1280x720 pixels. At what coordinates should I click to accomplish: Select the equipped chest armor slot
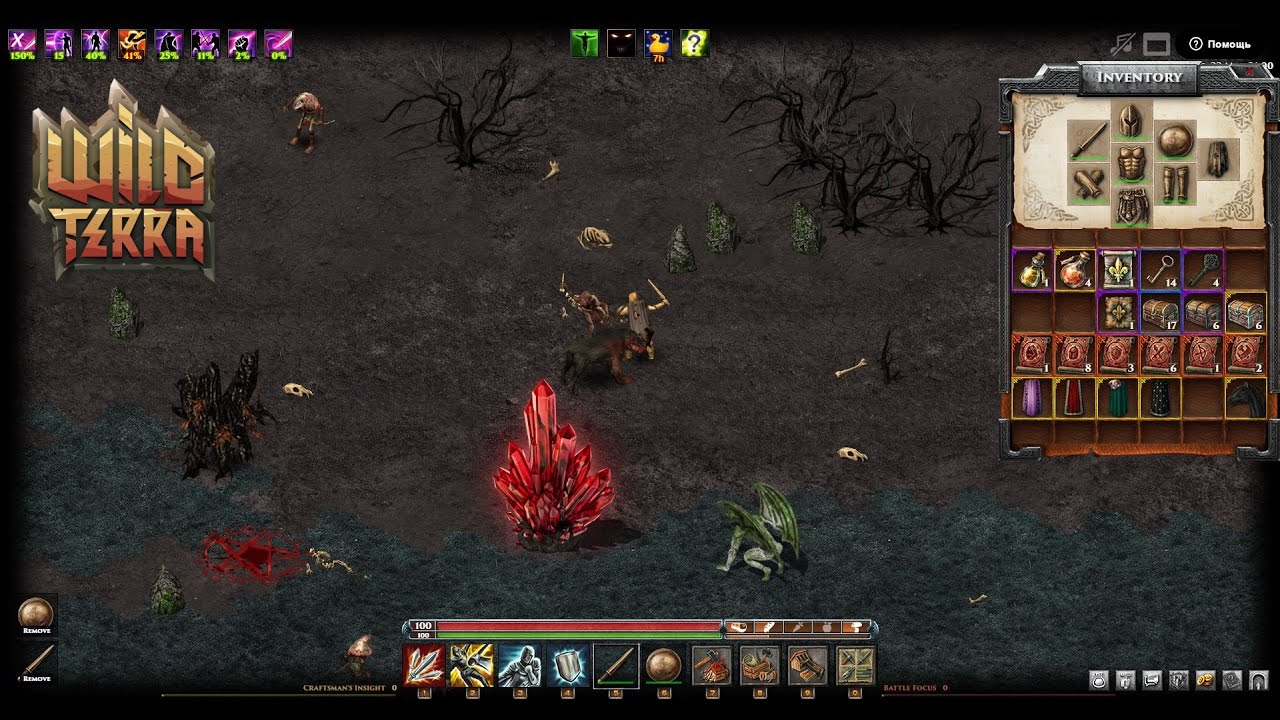[x=1131, y=164]
